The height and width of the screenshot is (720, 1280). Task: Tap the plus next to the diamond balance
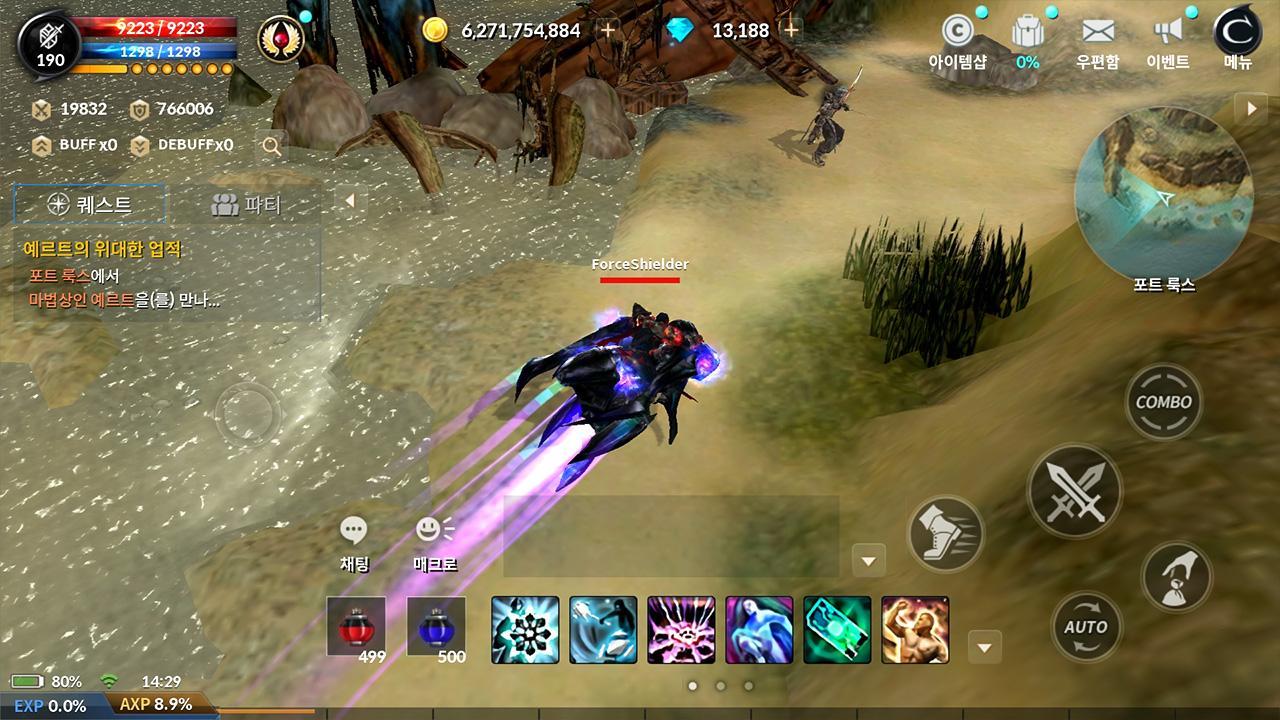(789, 31)
